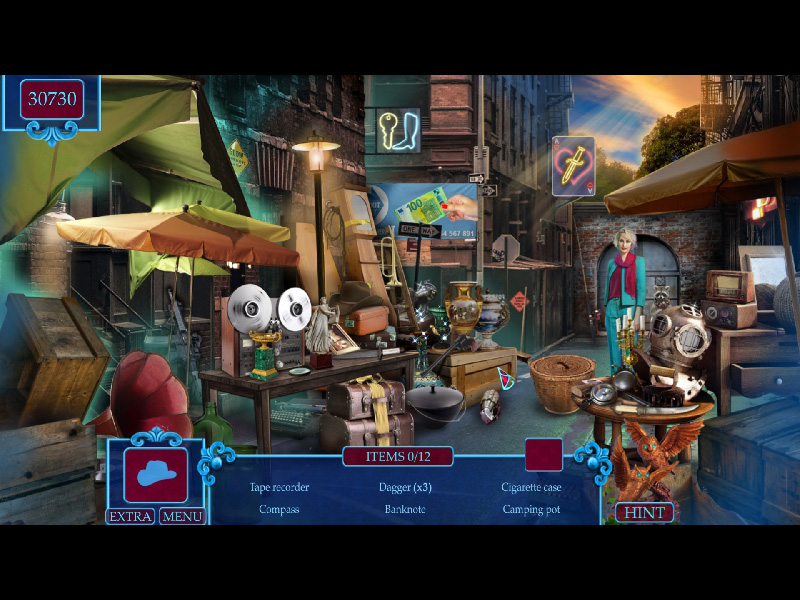This screenshot has width=800, height=600.
Task: Select the blue hat silhouette slot
Action: click(156, 475)
